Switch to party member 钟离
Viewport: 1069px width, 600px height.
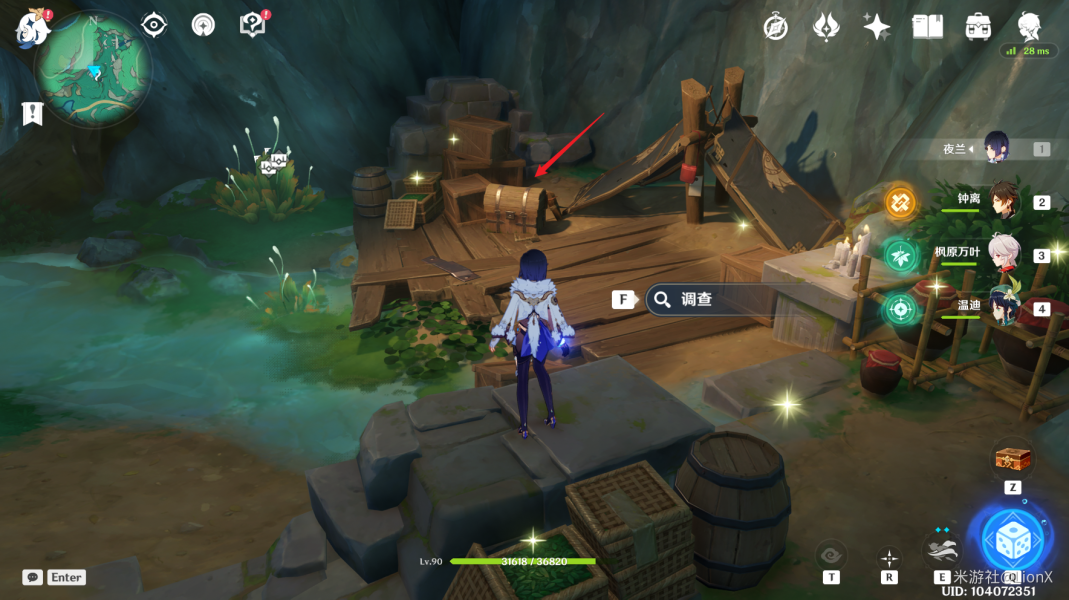[1004, 201]
